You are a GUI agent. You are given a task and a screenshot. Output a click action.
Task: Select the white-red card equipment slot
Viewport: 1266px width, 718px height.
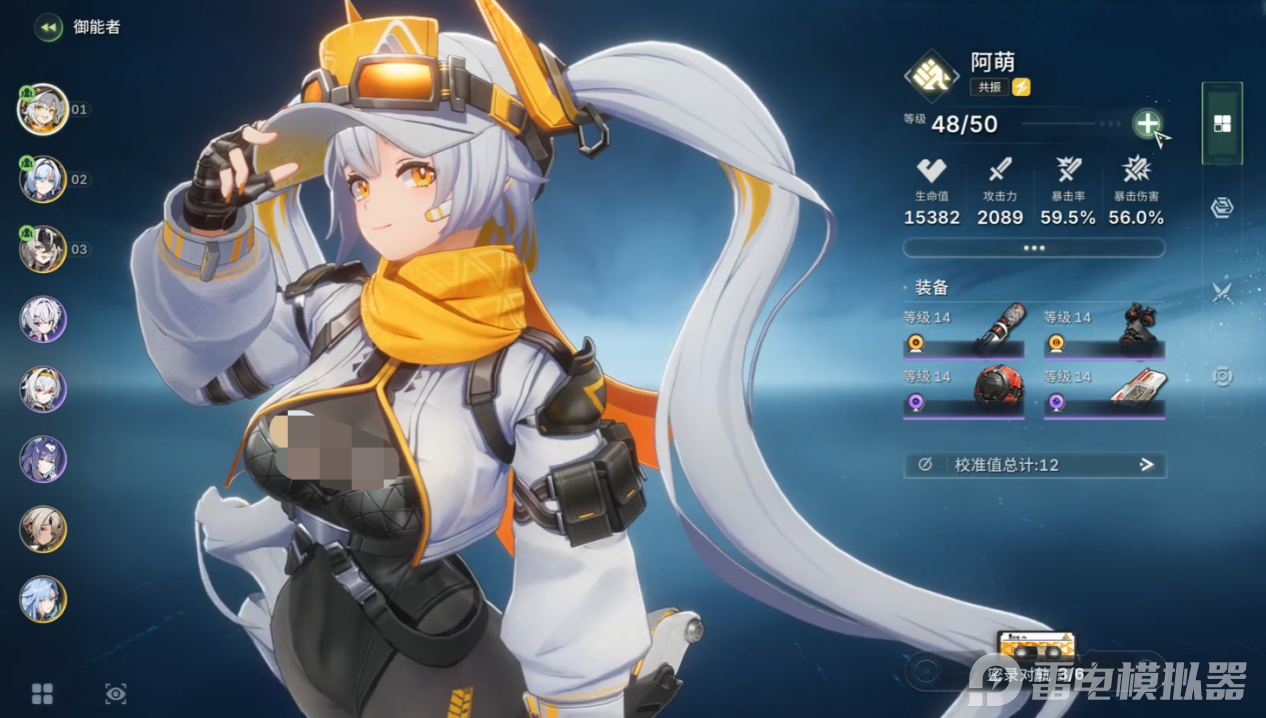(1104, 392)
